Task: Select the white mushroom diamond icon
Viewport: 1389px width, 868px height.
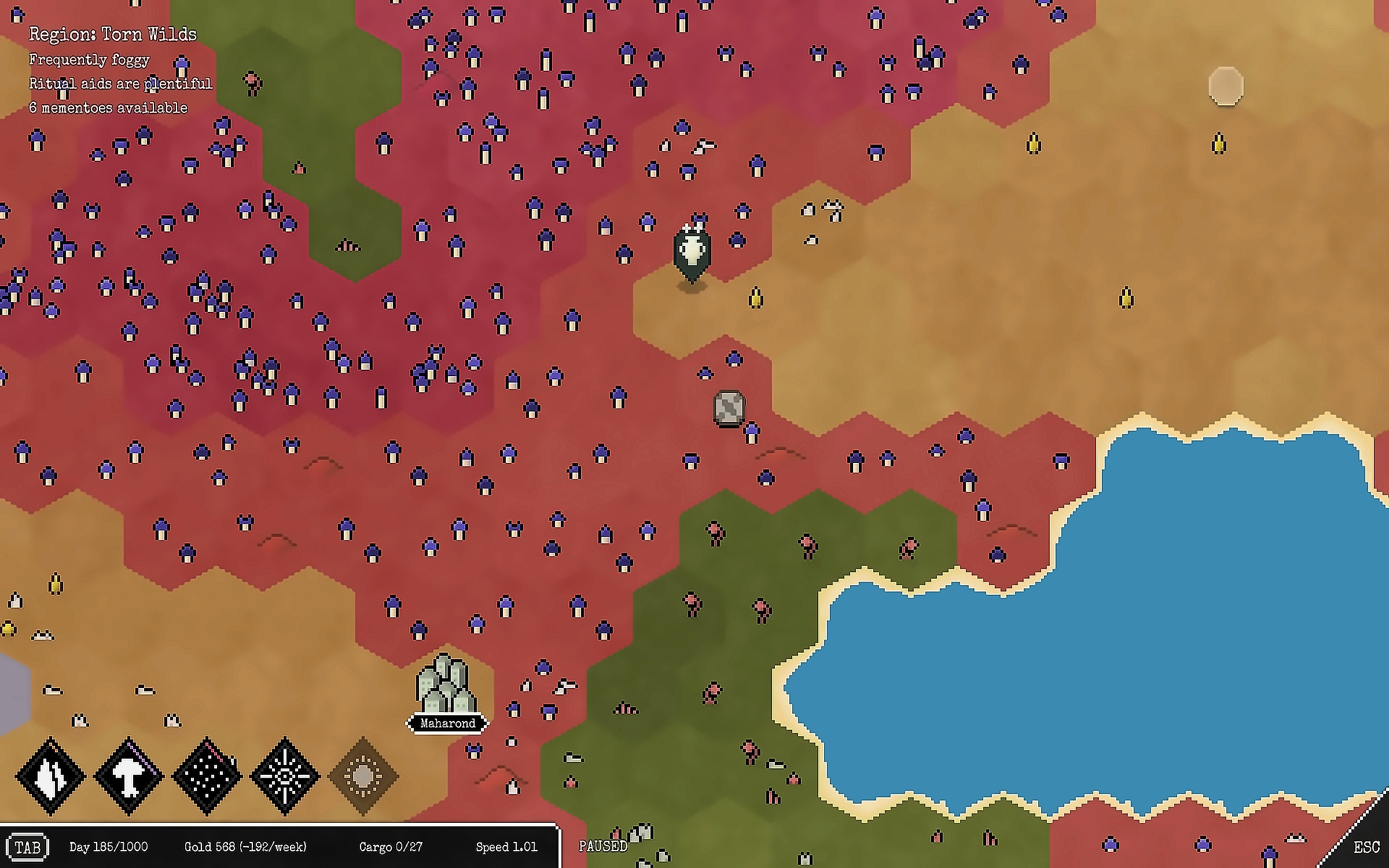Action: 129,776
